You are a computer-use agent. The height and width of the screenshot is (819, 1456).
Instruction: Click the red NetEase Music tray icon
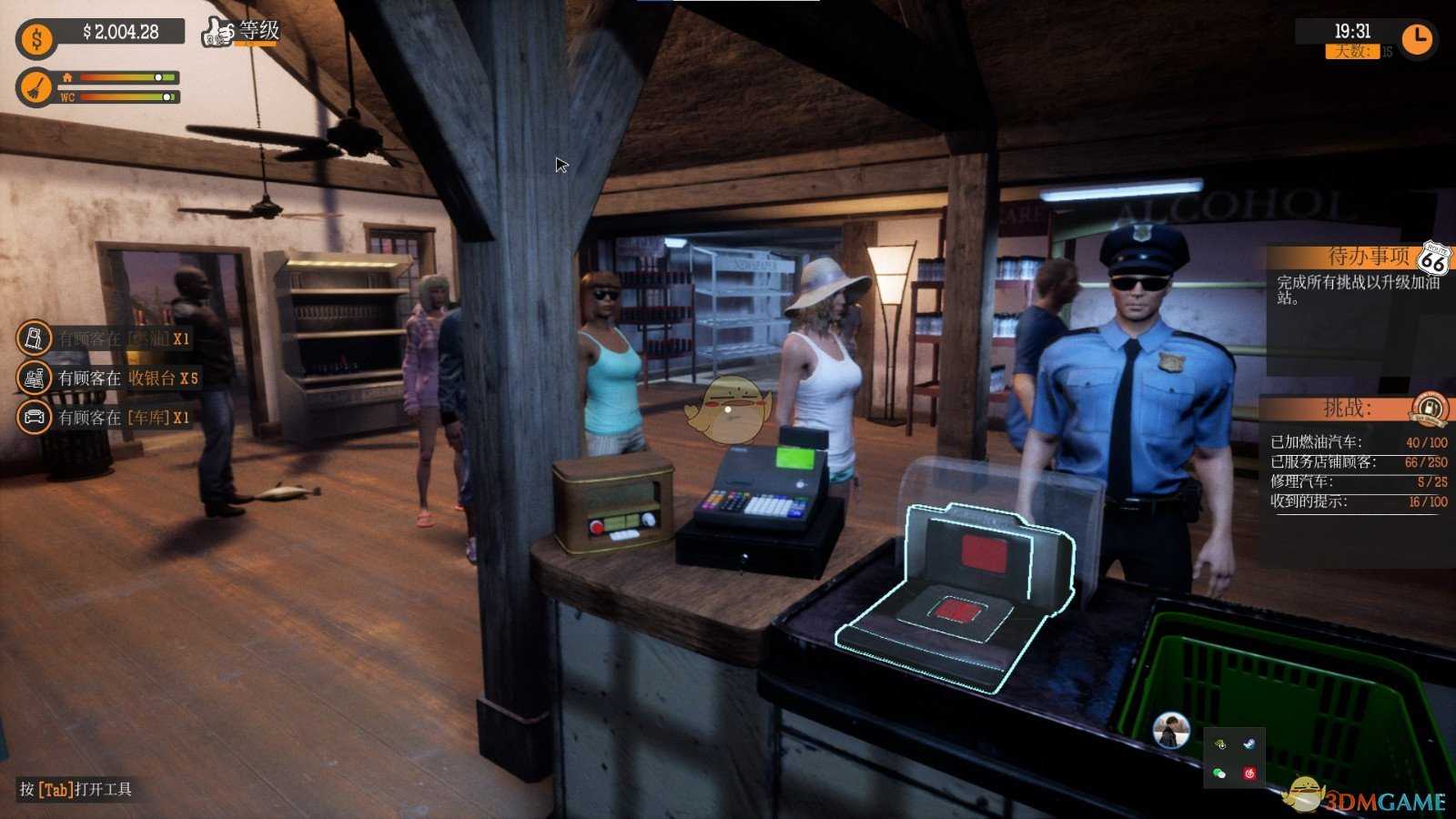1249,773
